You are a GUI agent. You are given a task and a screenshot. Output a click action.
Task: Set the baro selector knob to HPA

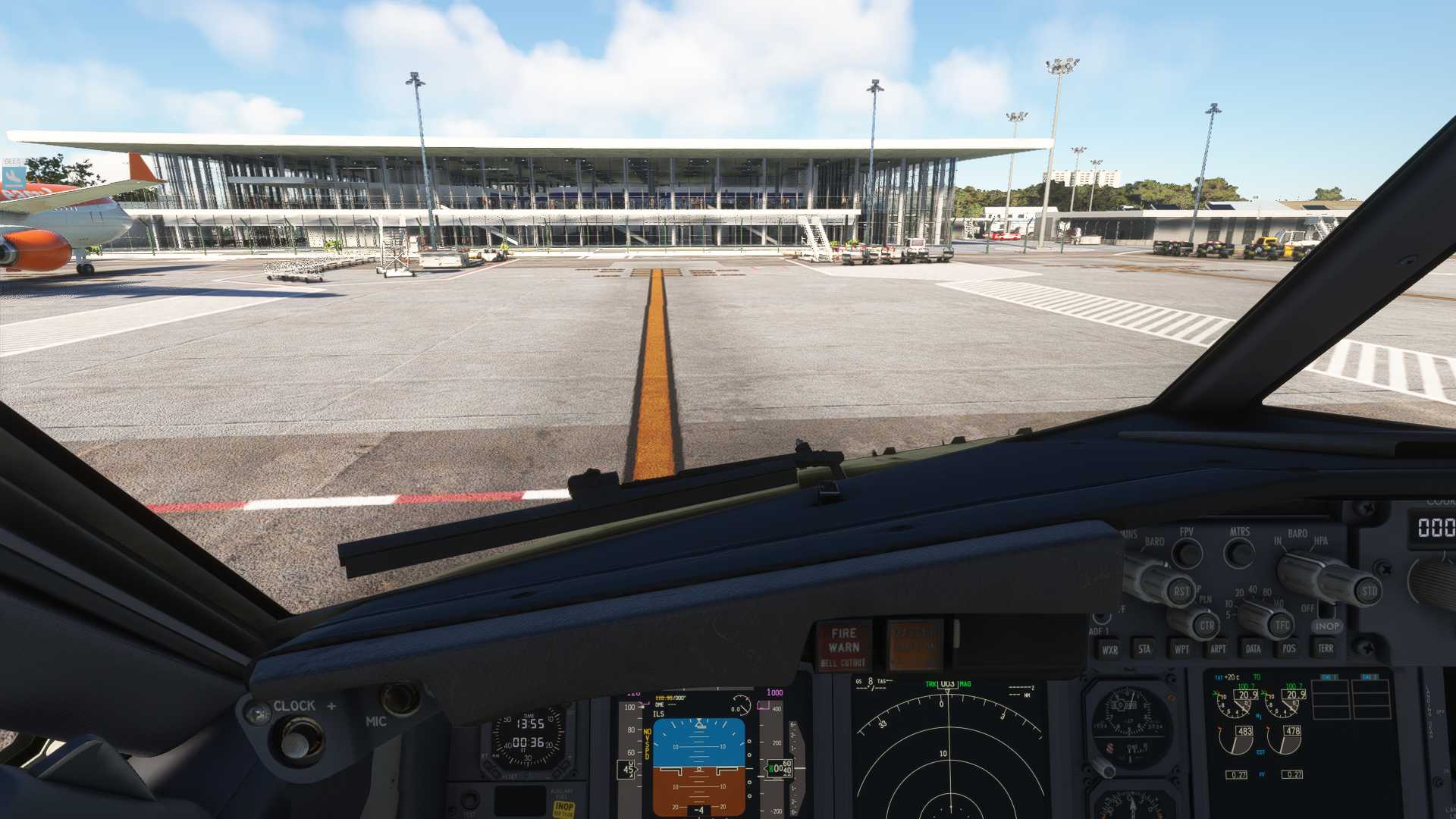1323,541
